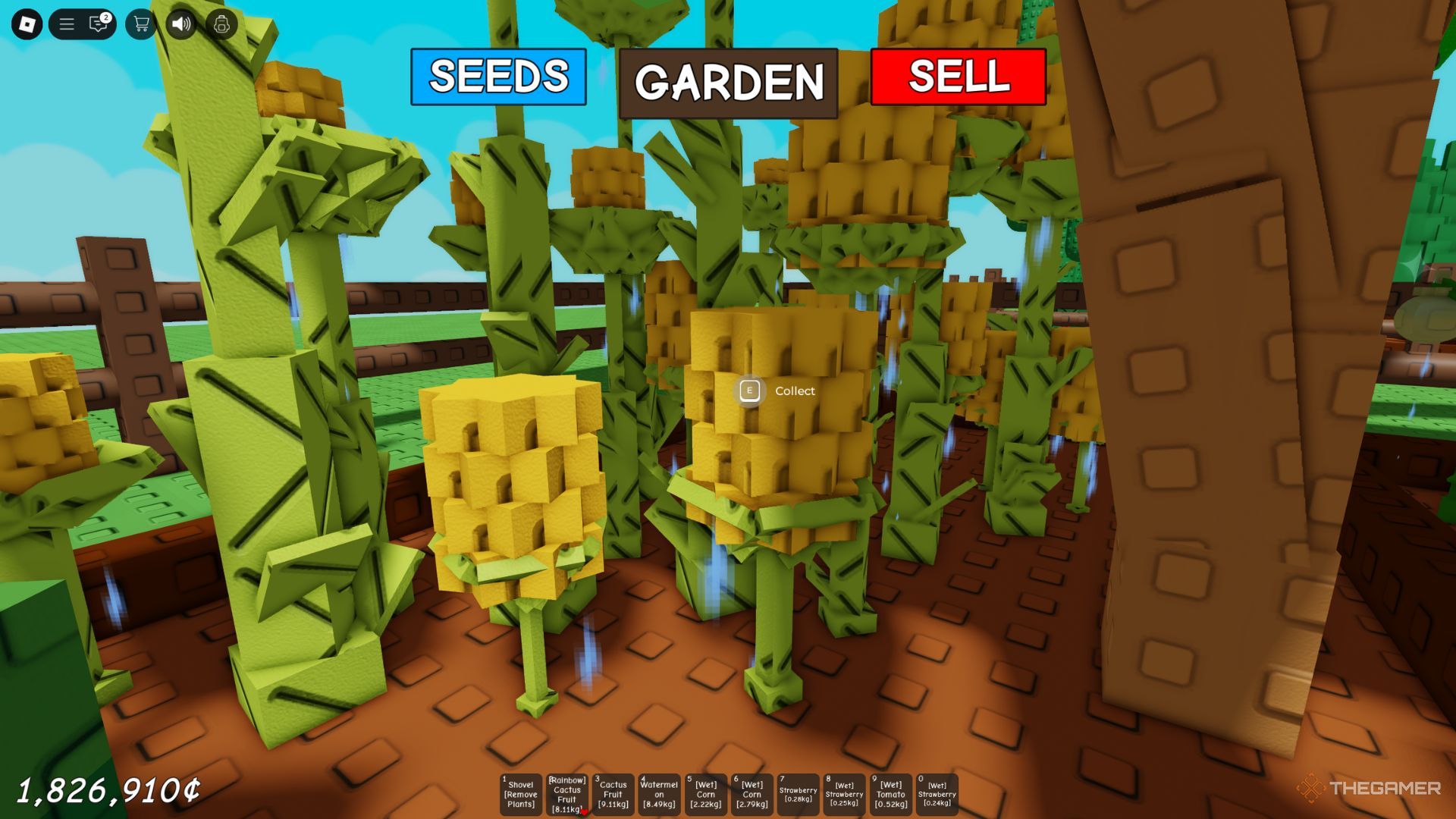This screenshot has height=819, width=1456.
Task: Choose the Wet Strawberry 0.25kg slot
Action: [844, 794]
